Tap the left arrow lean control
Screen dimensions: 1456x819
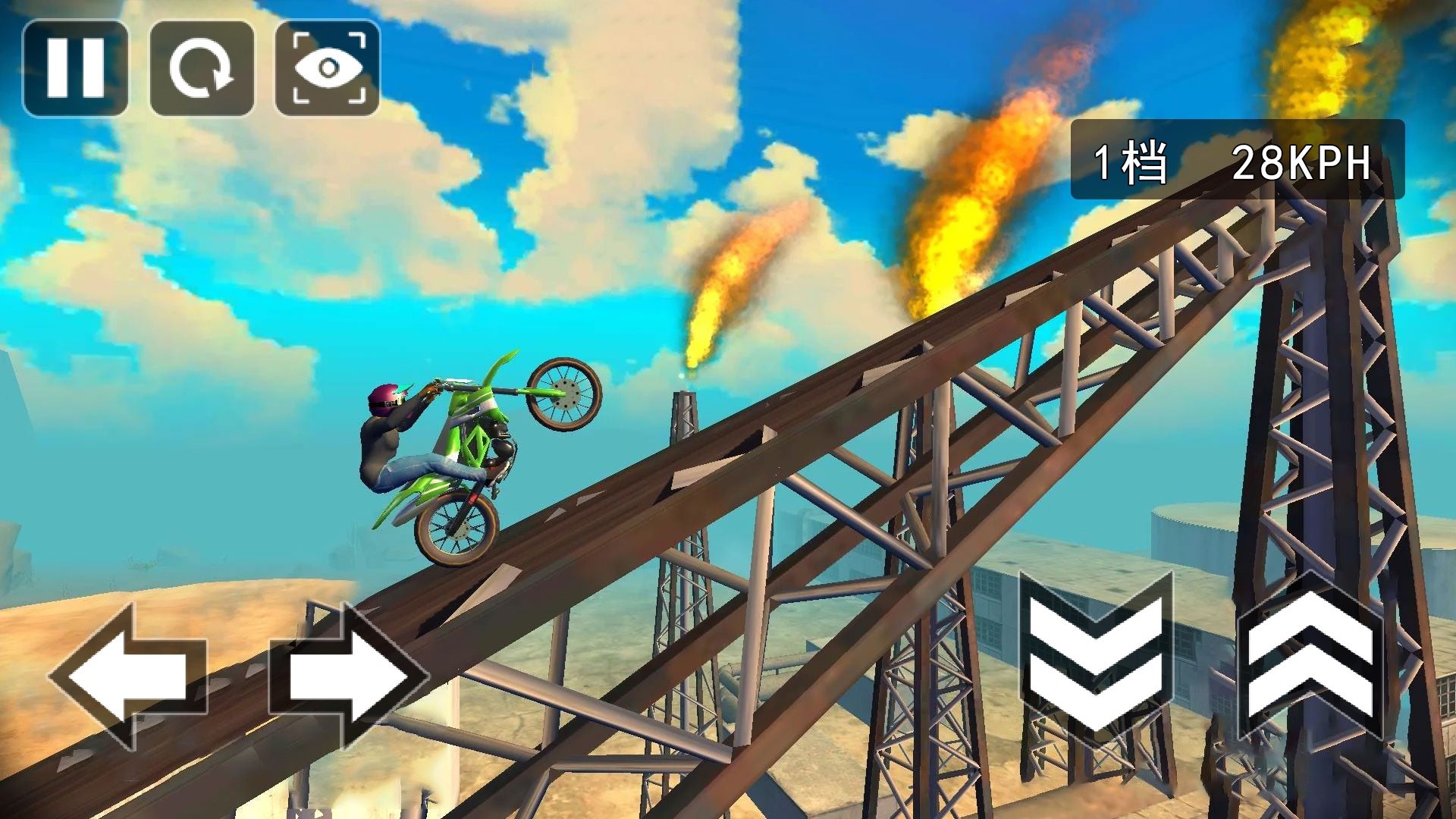127,676
